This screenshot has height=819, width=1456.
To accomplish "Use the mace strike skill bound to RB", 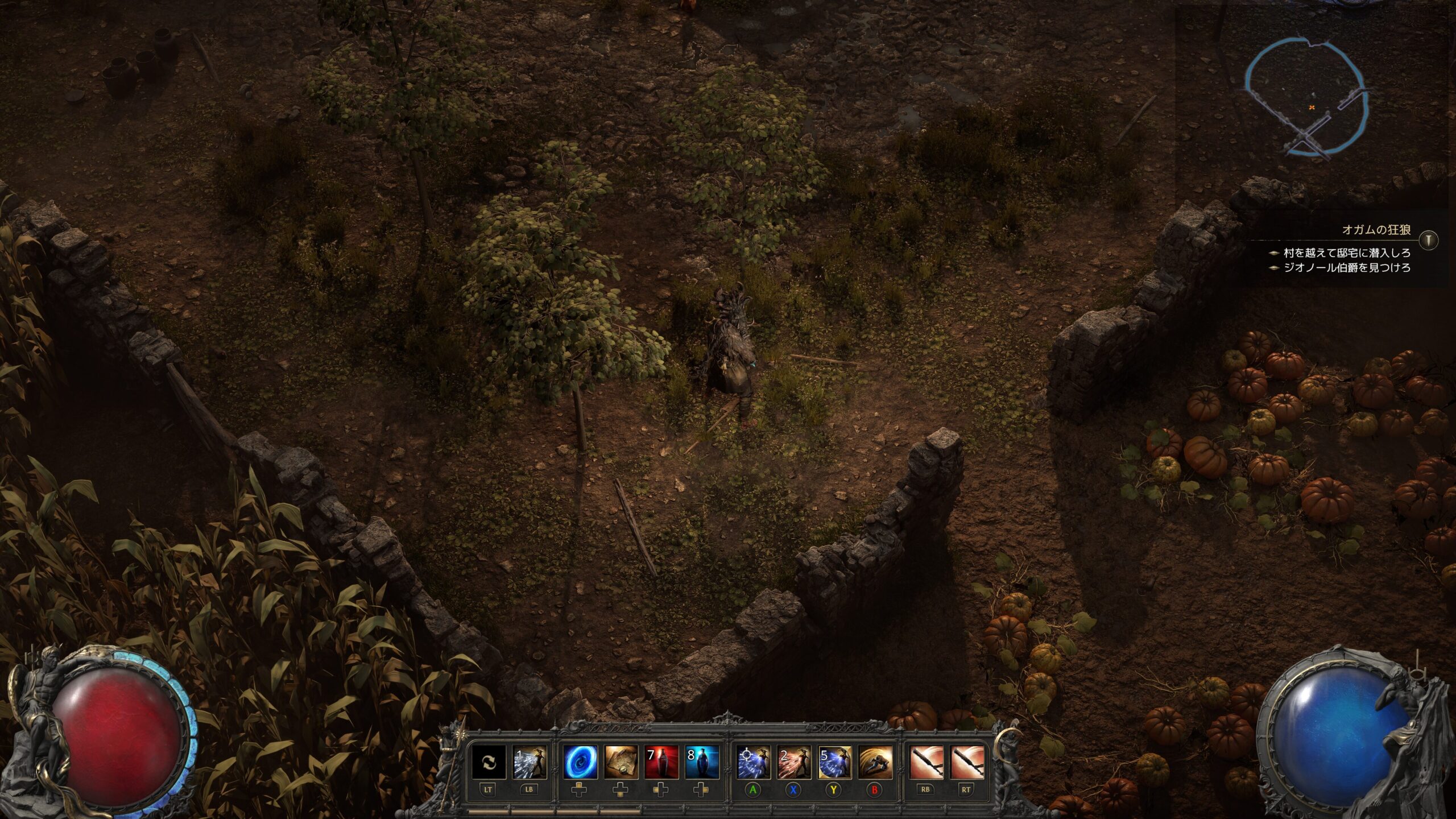I will (x=926, y=763).
